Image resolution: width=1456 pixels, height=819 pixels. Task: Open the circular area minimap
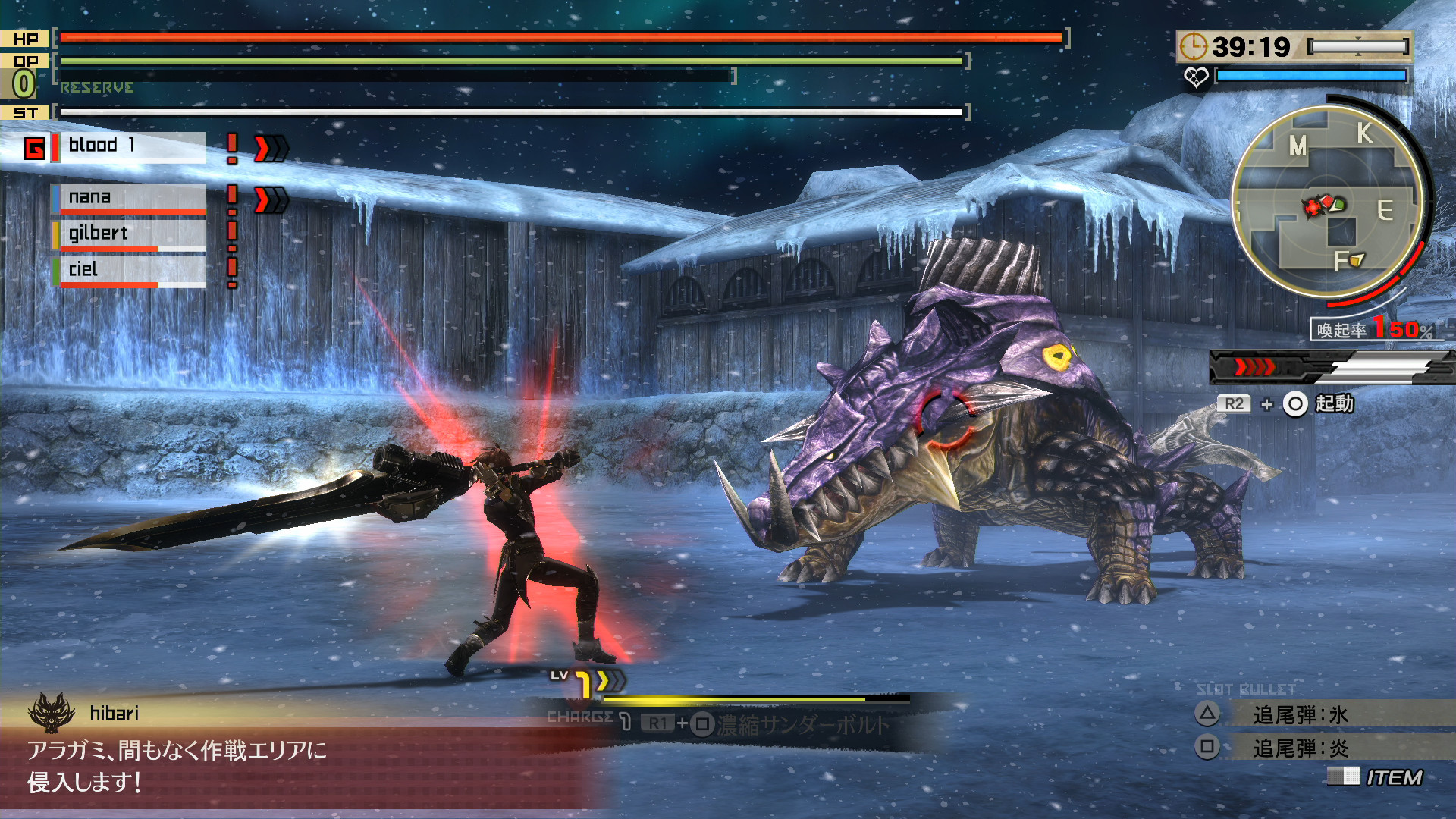coord(1327,201)
